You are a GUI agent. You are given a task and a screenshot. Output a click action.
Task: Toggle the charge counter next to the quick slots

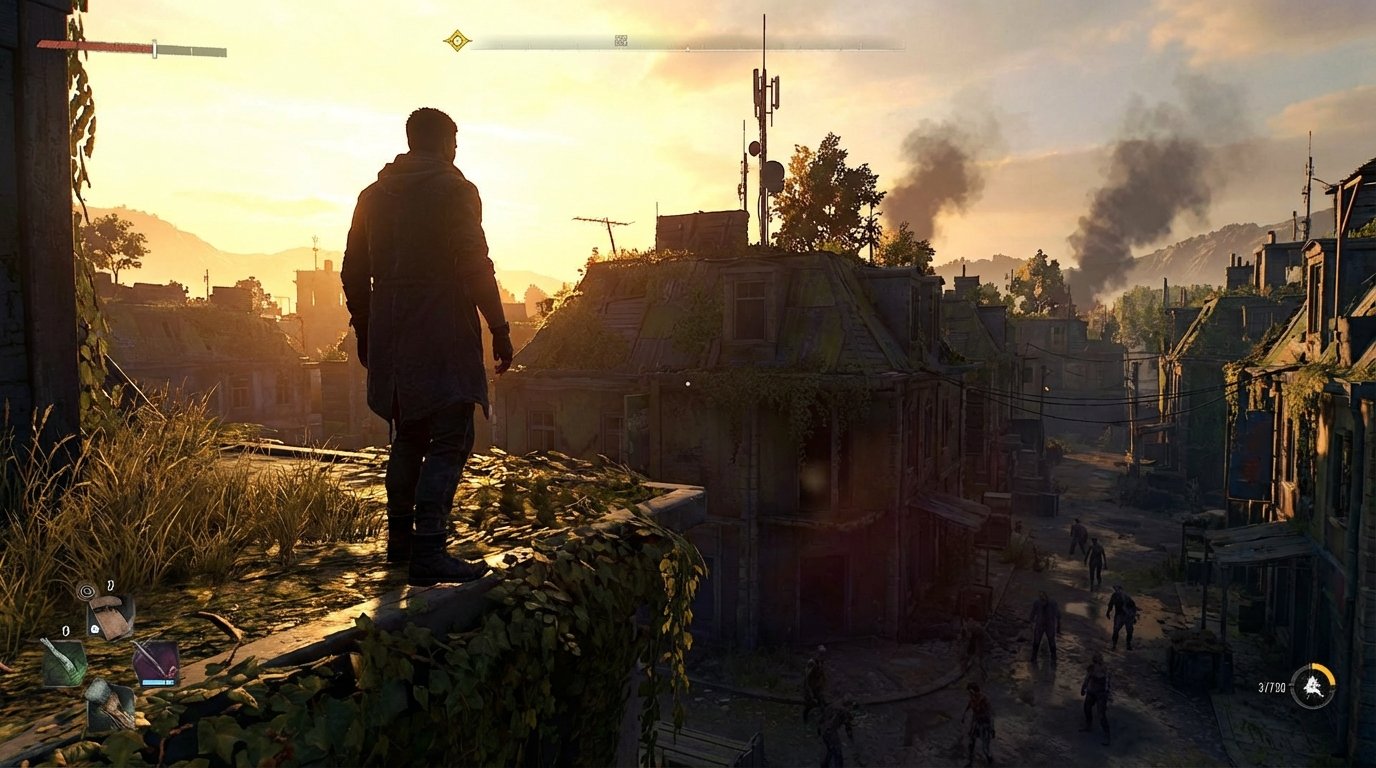click(x=95, y=630)
